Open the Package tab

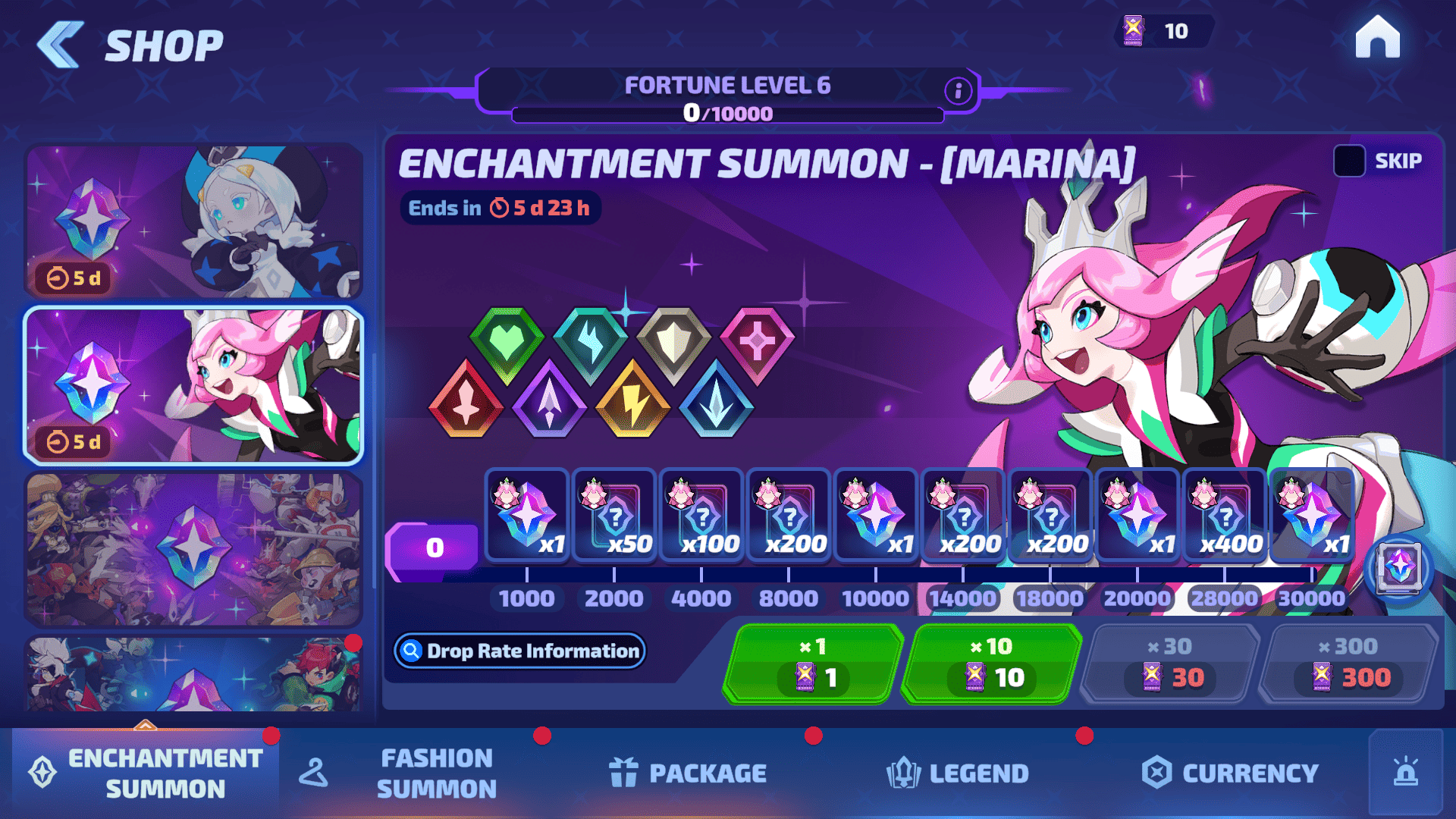(x=688, y=773)
